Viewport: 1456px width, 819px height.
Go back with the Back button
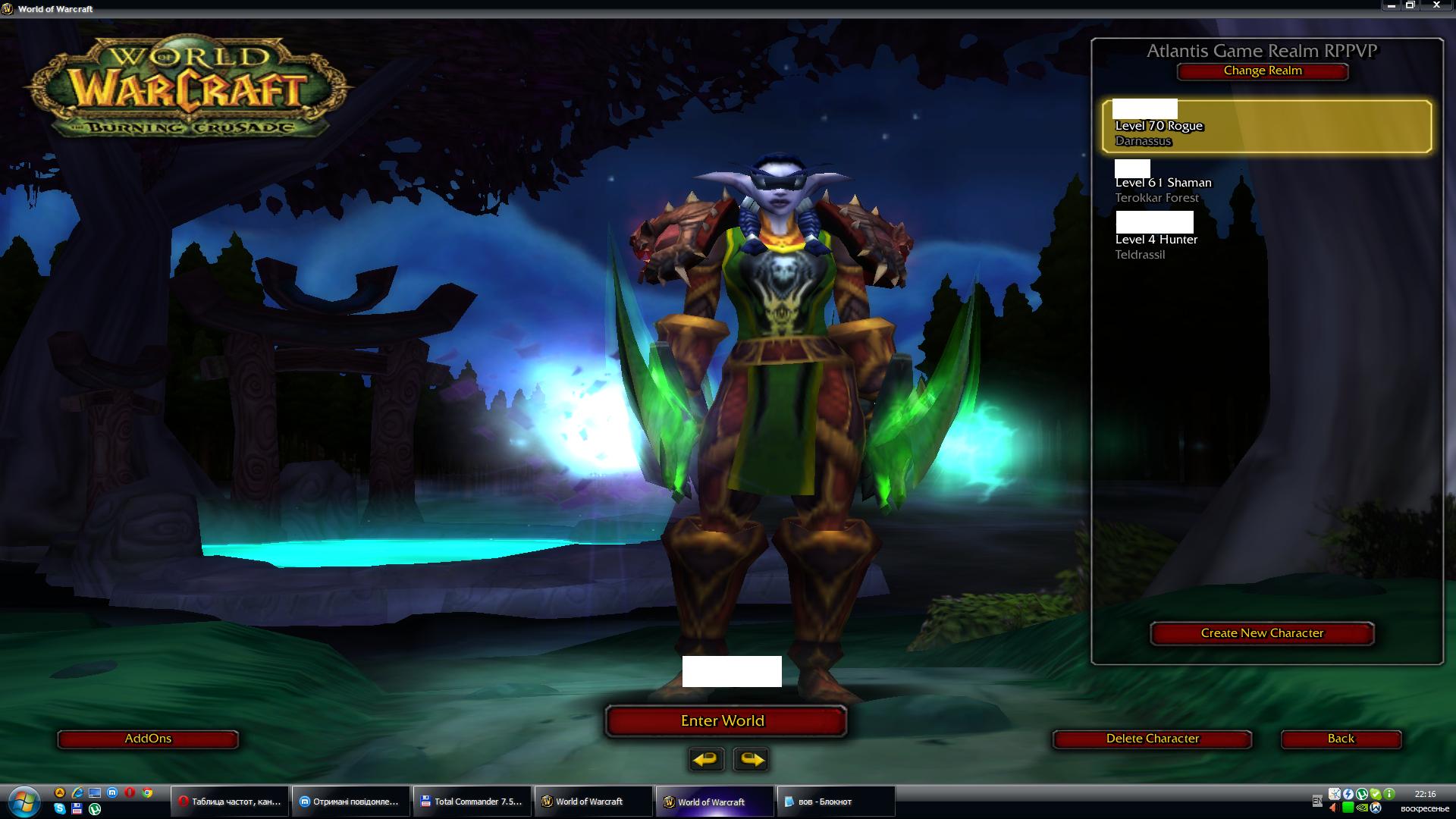coord(1340,739)
